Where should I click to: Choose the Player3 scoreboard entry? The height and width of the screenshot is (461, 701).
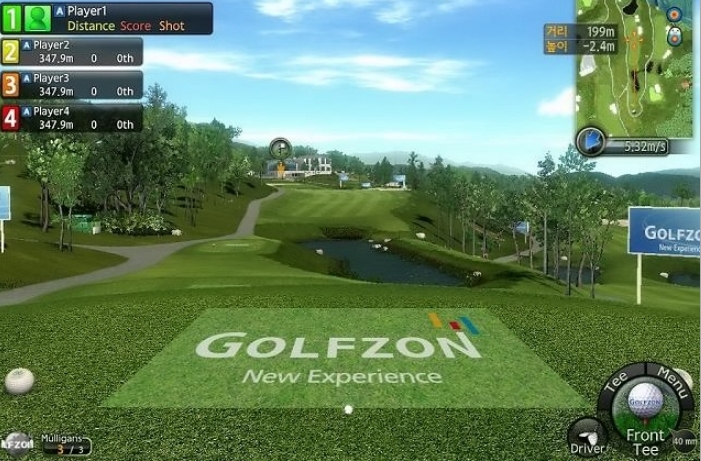point(72,85)
